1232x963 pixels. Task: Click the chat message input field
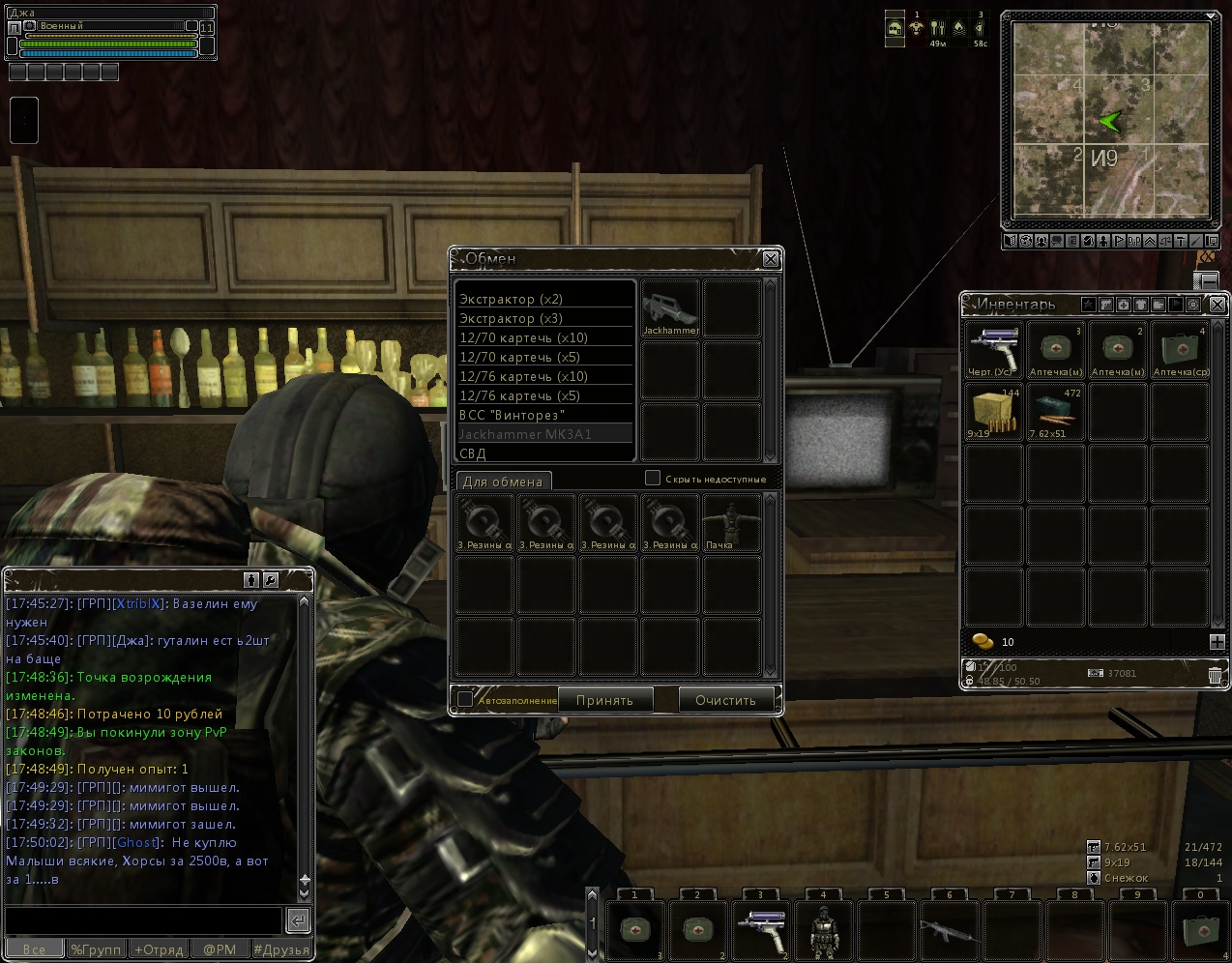[143, 919]
